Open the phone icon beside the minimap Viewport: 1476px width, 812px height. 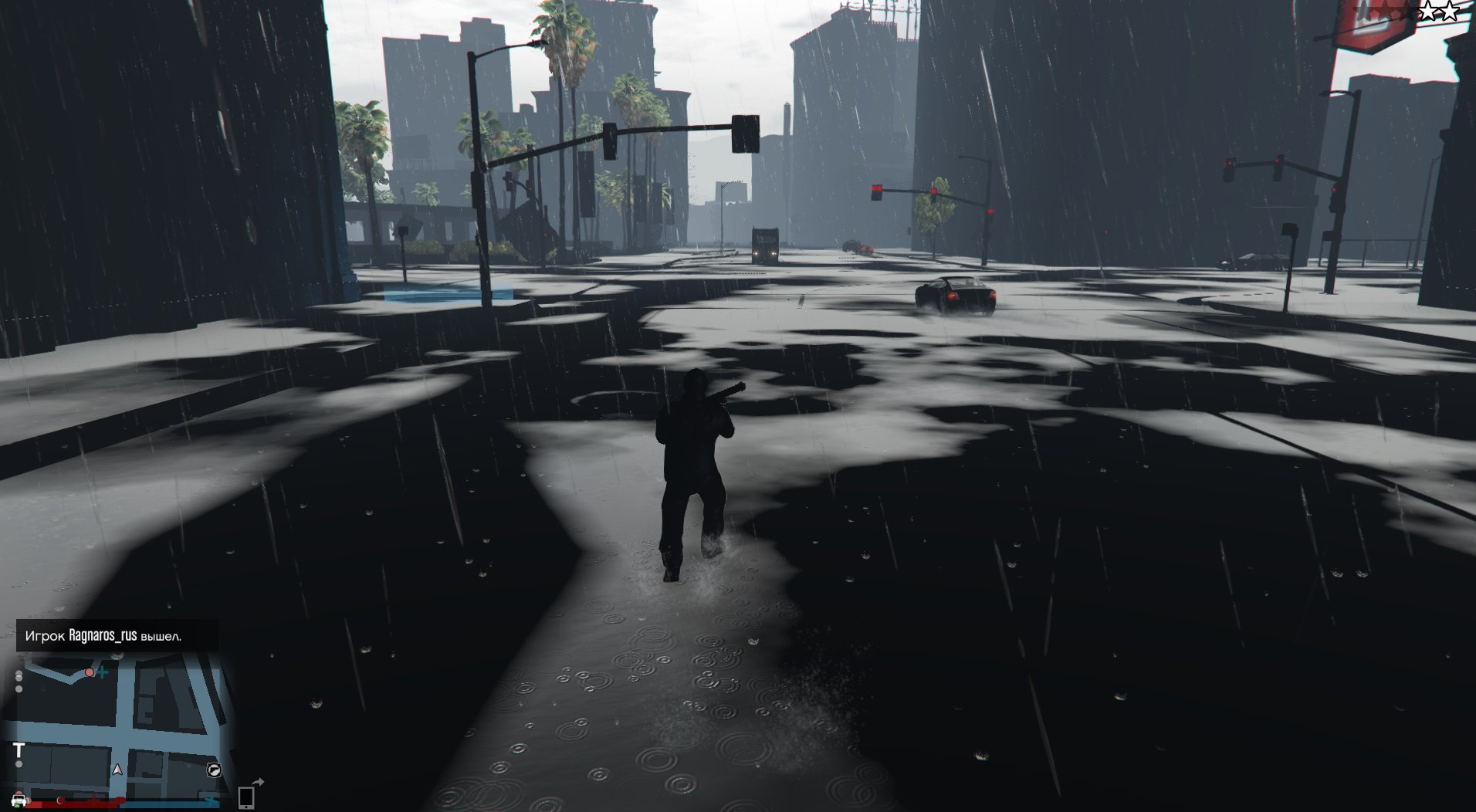tap(246, 796)
